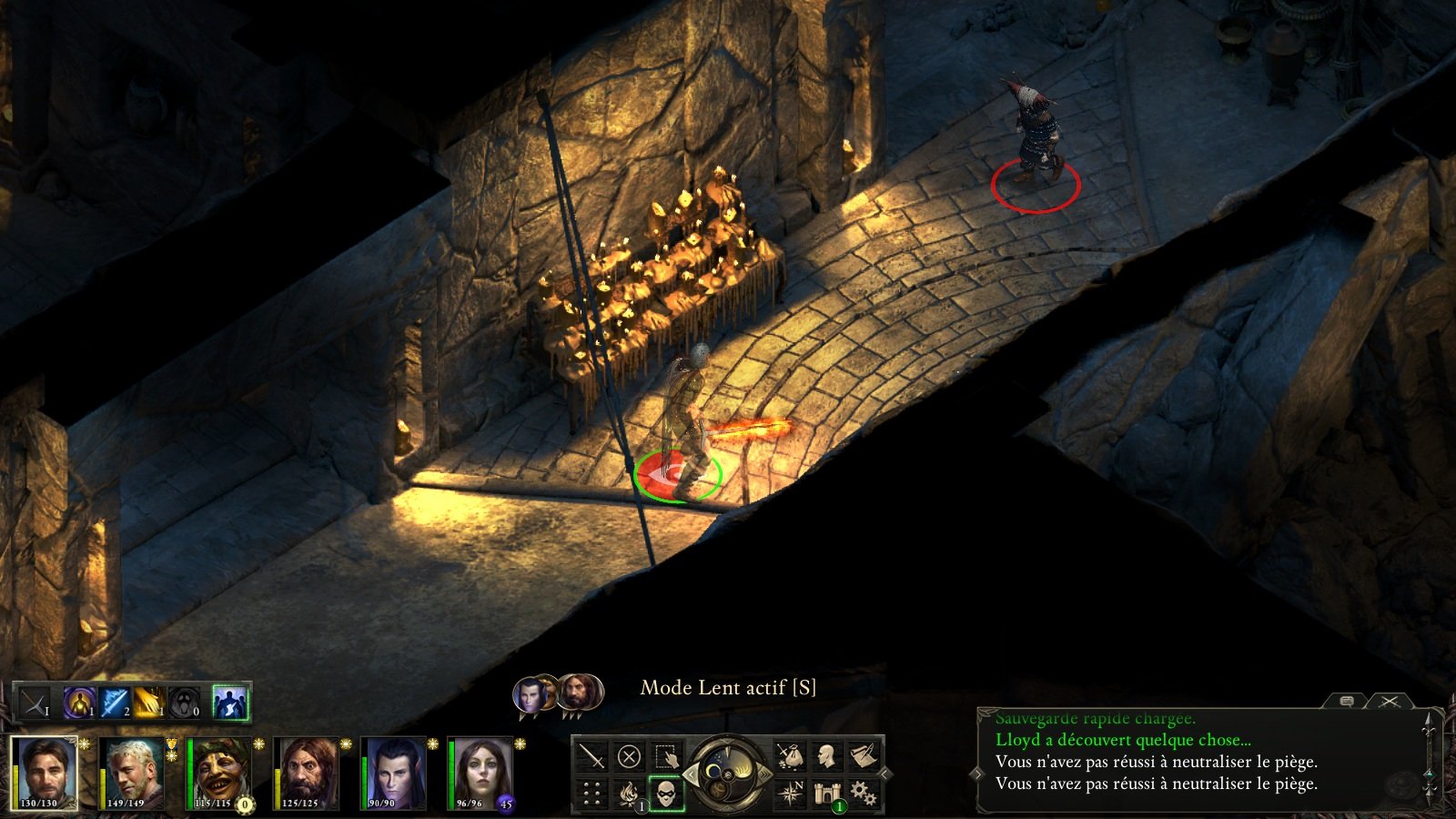Screen dimensions: 1456x819
Task: Switch the log to the dialogue tab
Action: coord(1347,701)
